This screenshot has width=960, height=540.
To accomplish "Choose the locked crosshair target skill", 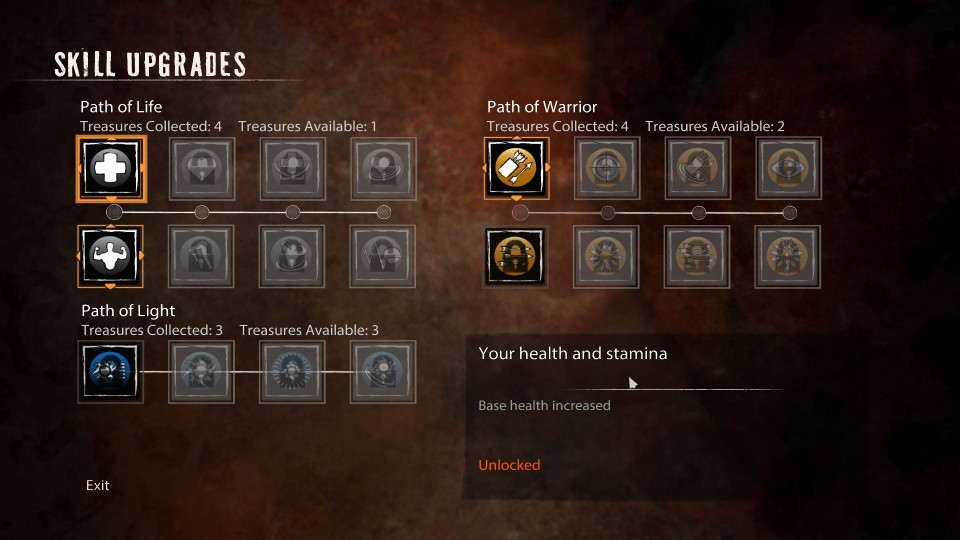I will click(607, 168).
